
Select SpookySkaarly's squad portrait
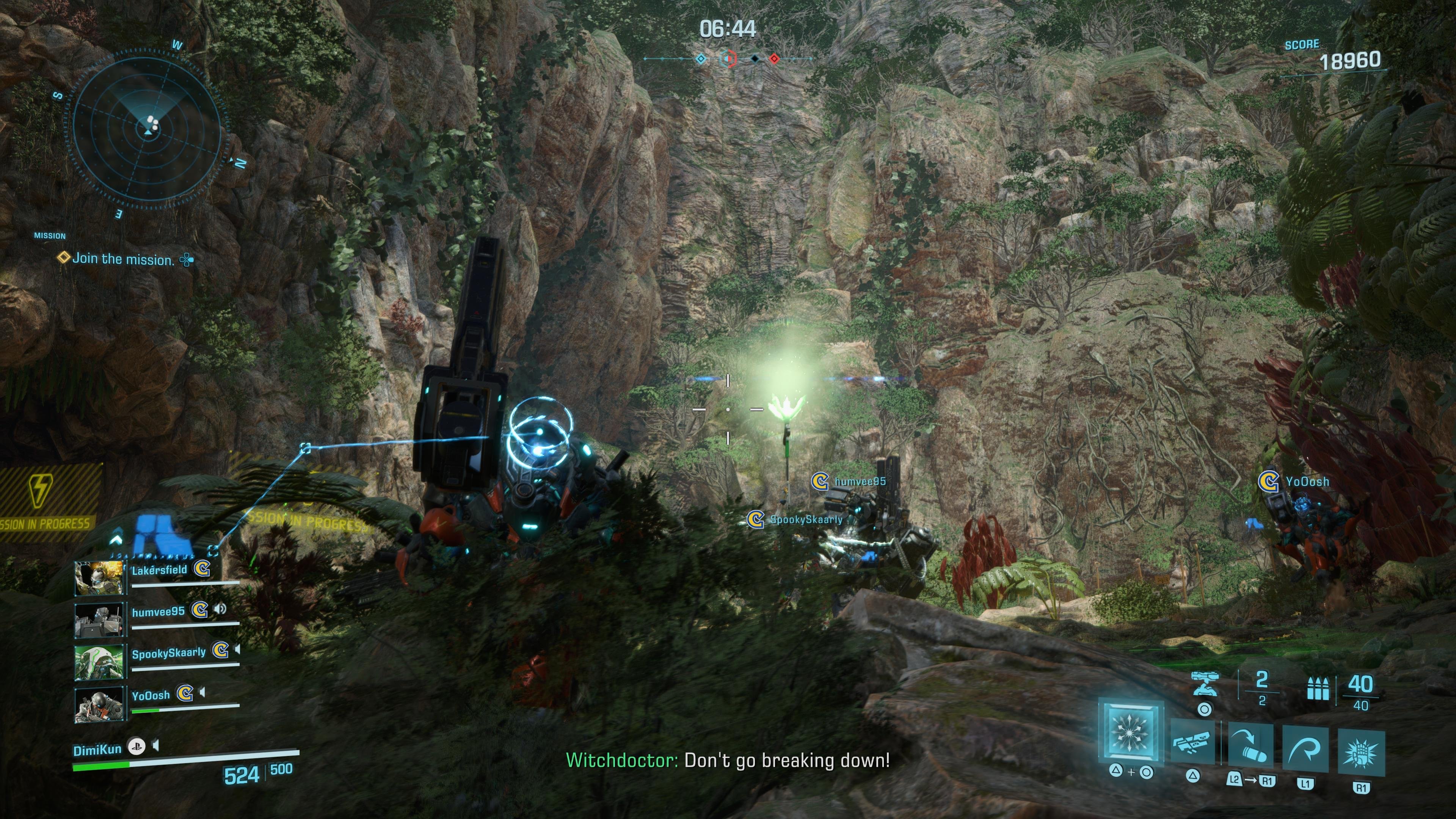[x=99, y=661]
